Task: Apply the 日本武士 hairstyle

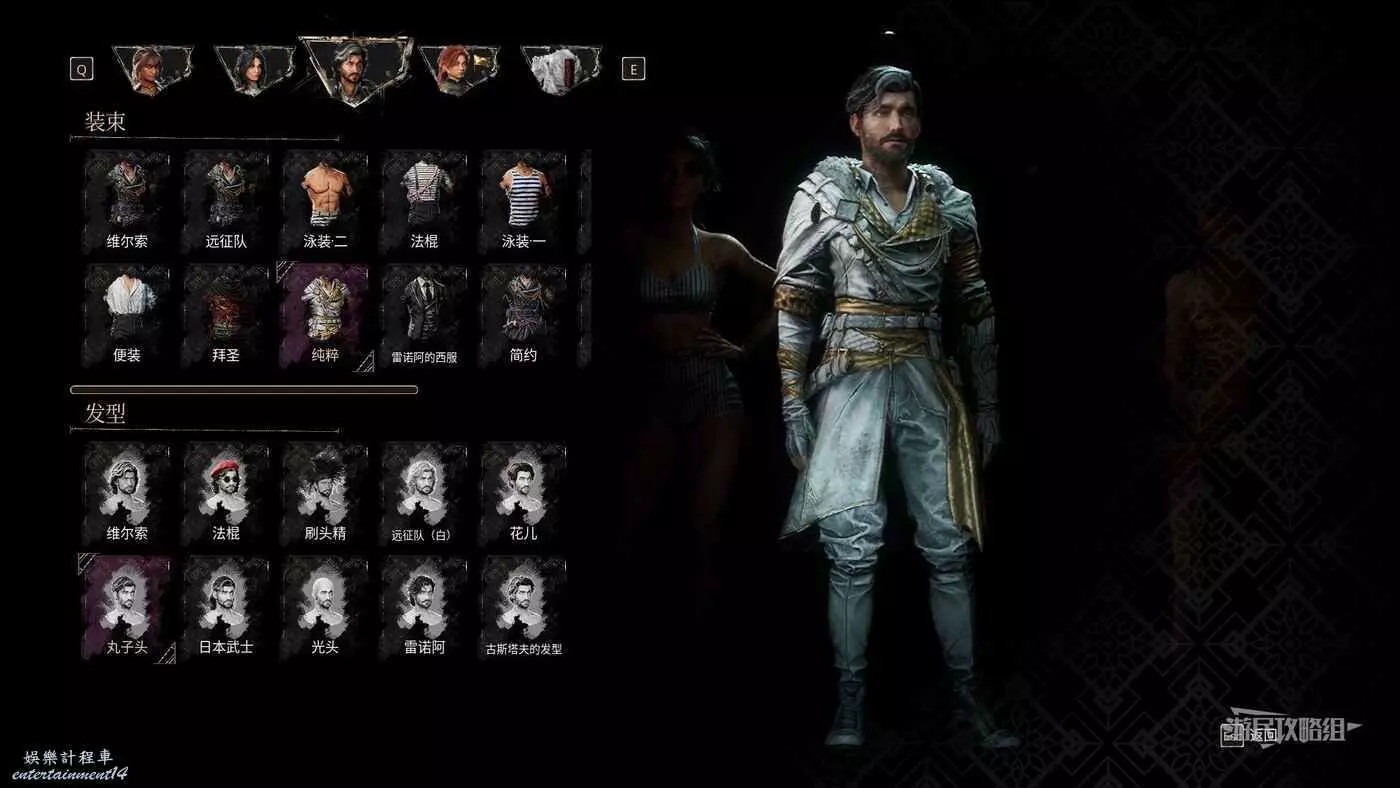Action: [x=226, y=607]
